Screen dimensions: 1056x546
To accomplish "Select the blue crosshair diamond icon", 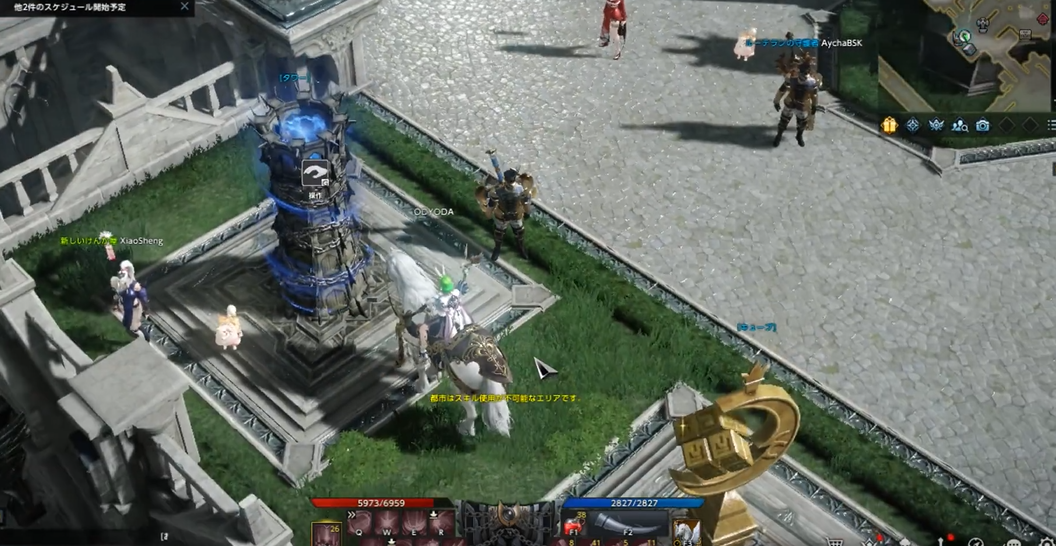I will pyautogui.click(x=913, y=125).
